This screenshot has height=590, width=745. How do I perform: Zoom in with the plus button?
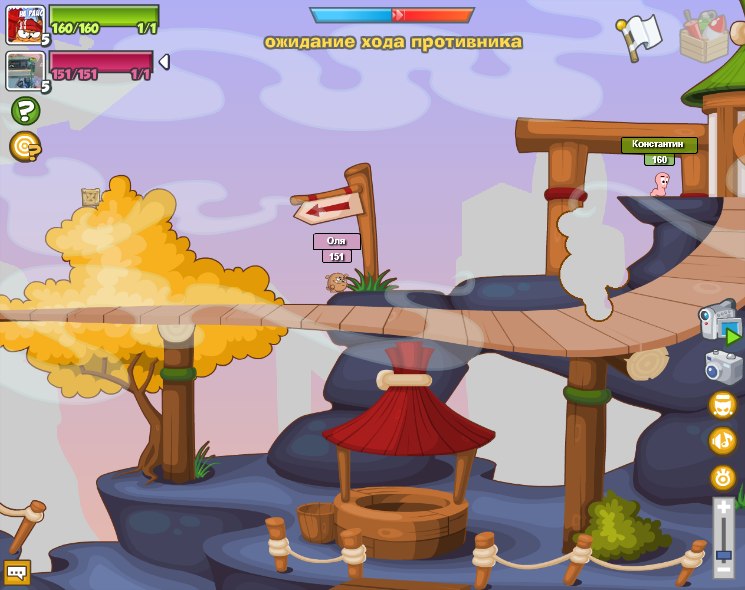pyautogui.click(x=723, y=509)
